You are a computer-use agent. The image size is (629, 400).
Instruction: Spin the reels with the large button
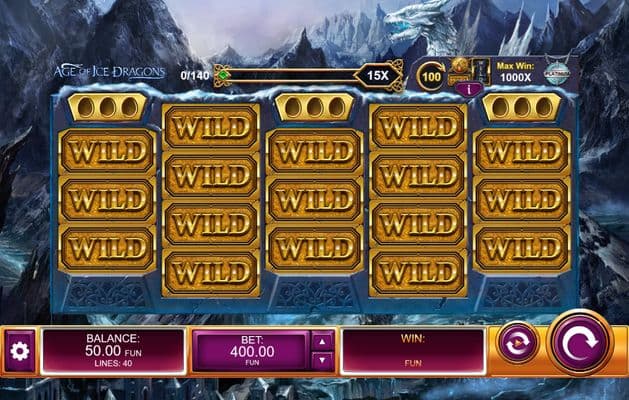tap(579, 342)
